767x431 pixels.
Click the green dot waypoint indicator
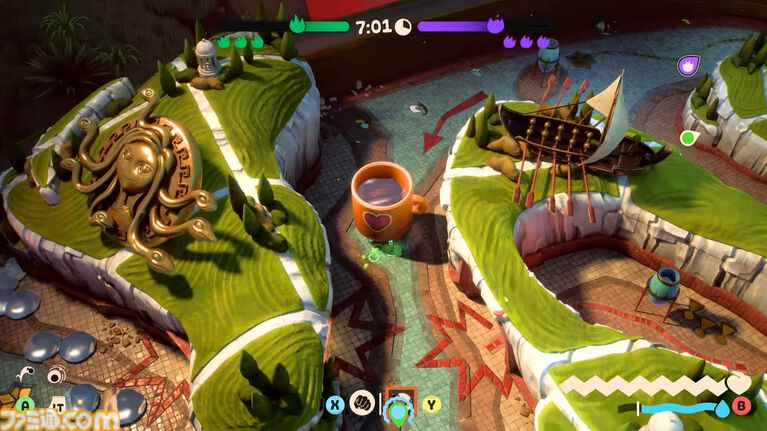click(687, 137)
